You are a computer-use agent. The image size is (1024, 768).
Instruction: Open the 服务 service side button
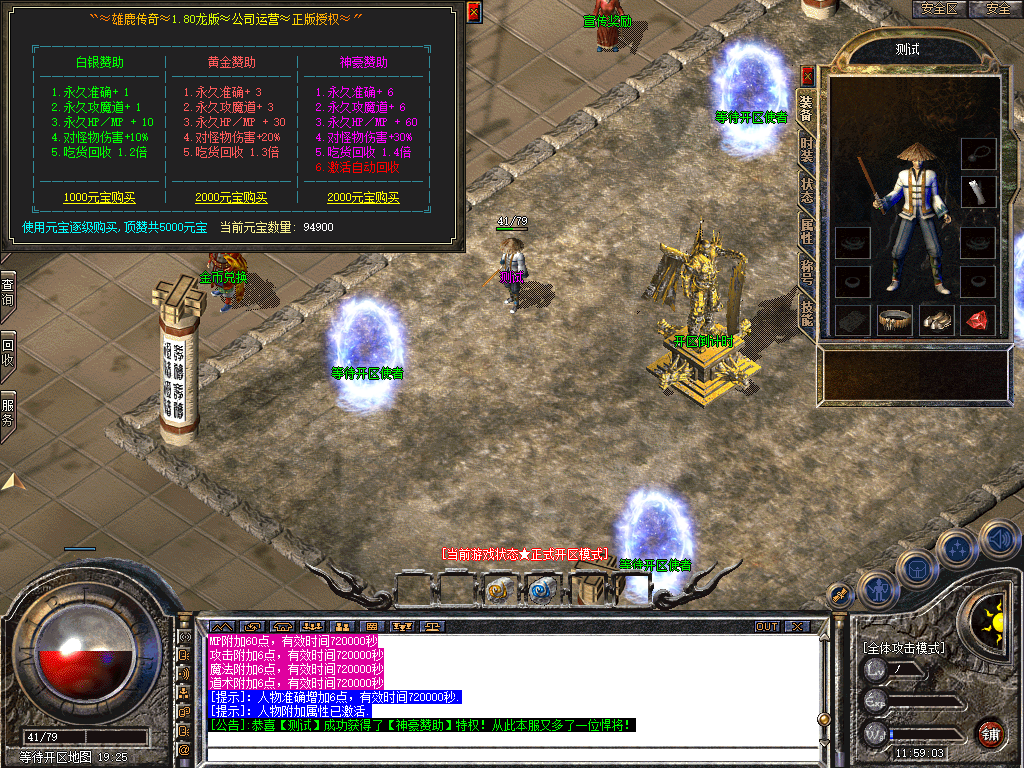[x=8, y=412]
